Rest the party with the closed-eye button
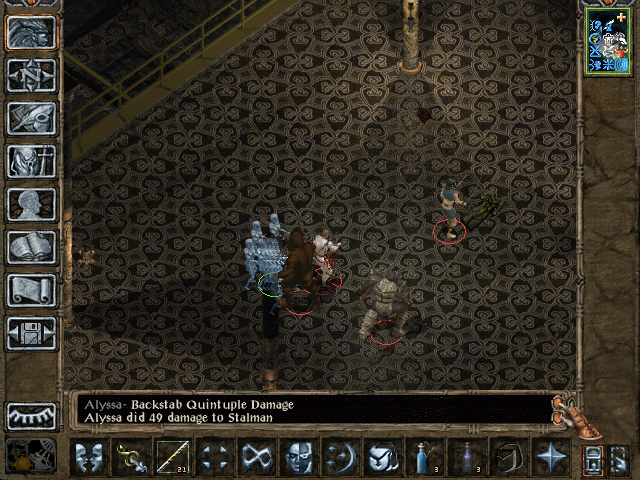640x480 pixels. 32,415
